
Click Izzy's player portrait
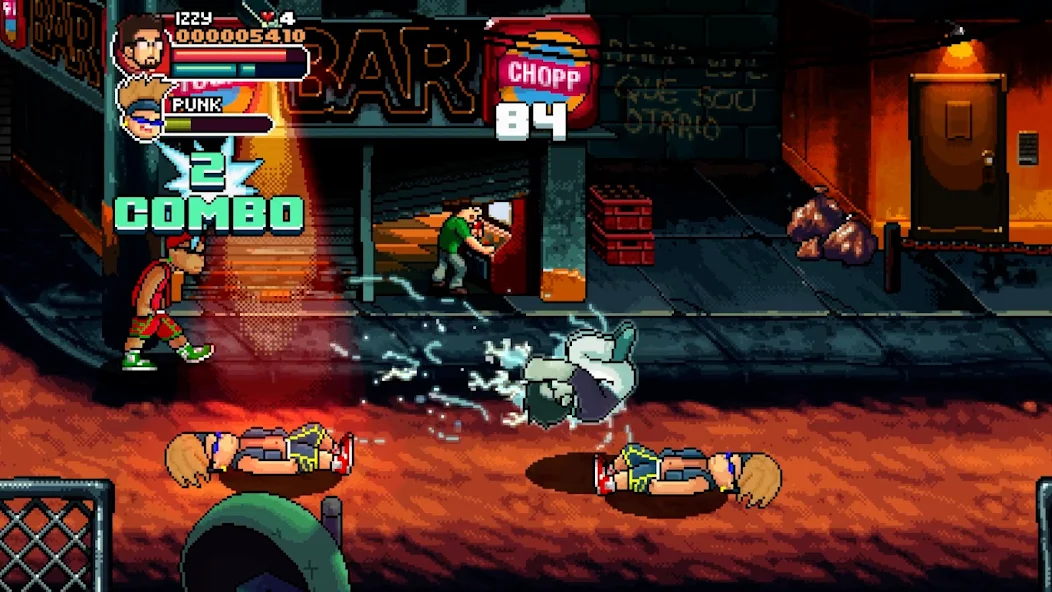(x=141, y=44)
